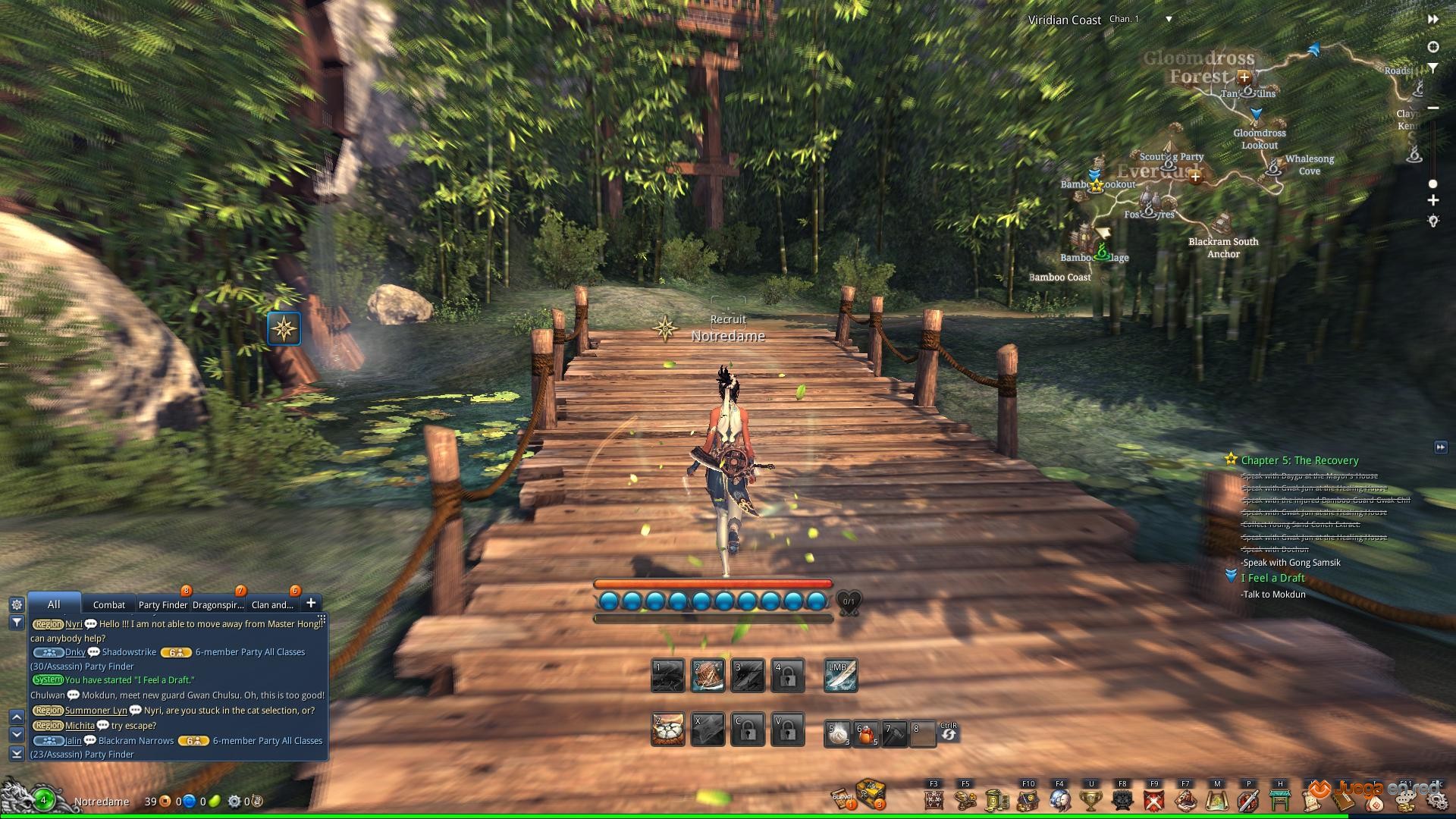Collapse minimap with double-arrow button
Image resolution: width=1456 pixels, height=819 pixels.
(x=1433, y=19)
